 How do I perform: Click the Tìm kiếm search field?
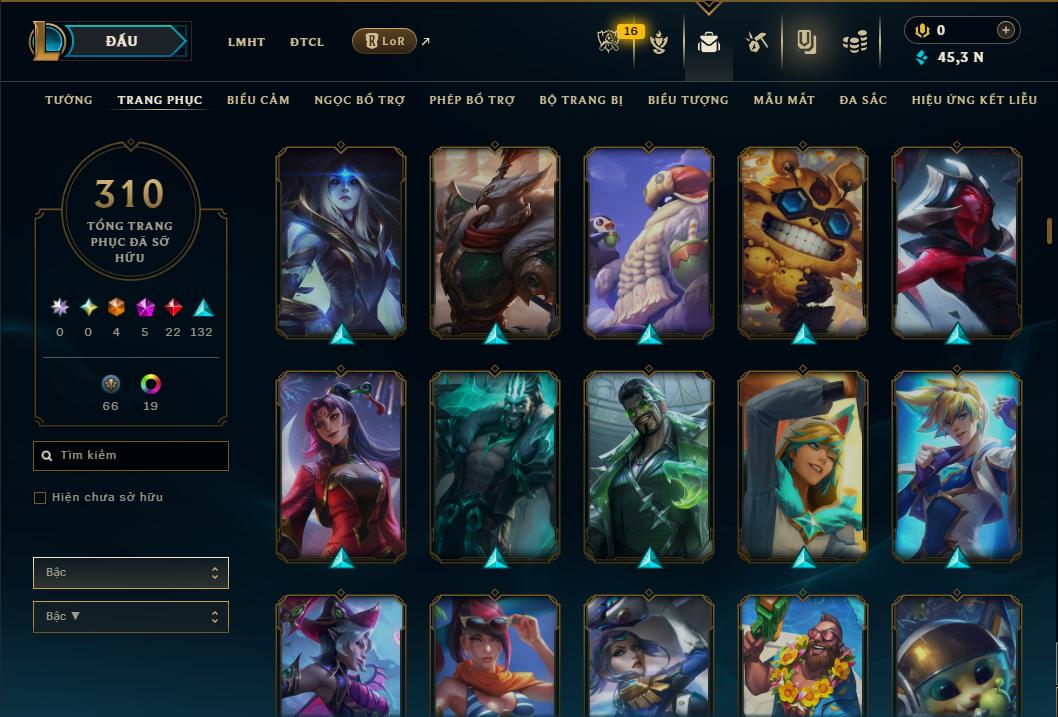pyautogui.click(x=131, y=456)
